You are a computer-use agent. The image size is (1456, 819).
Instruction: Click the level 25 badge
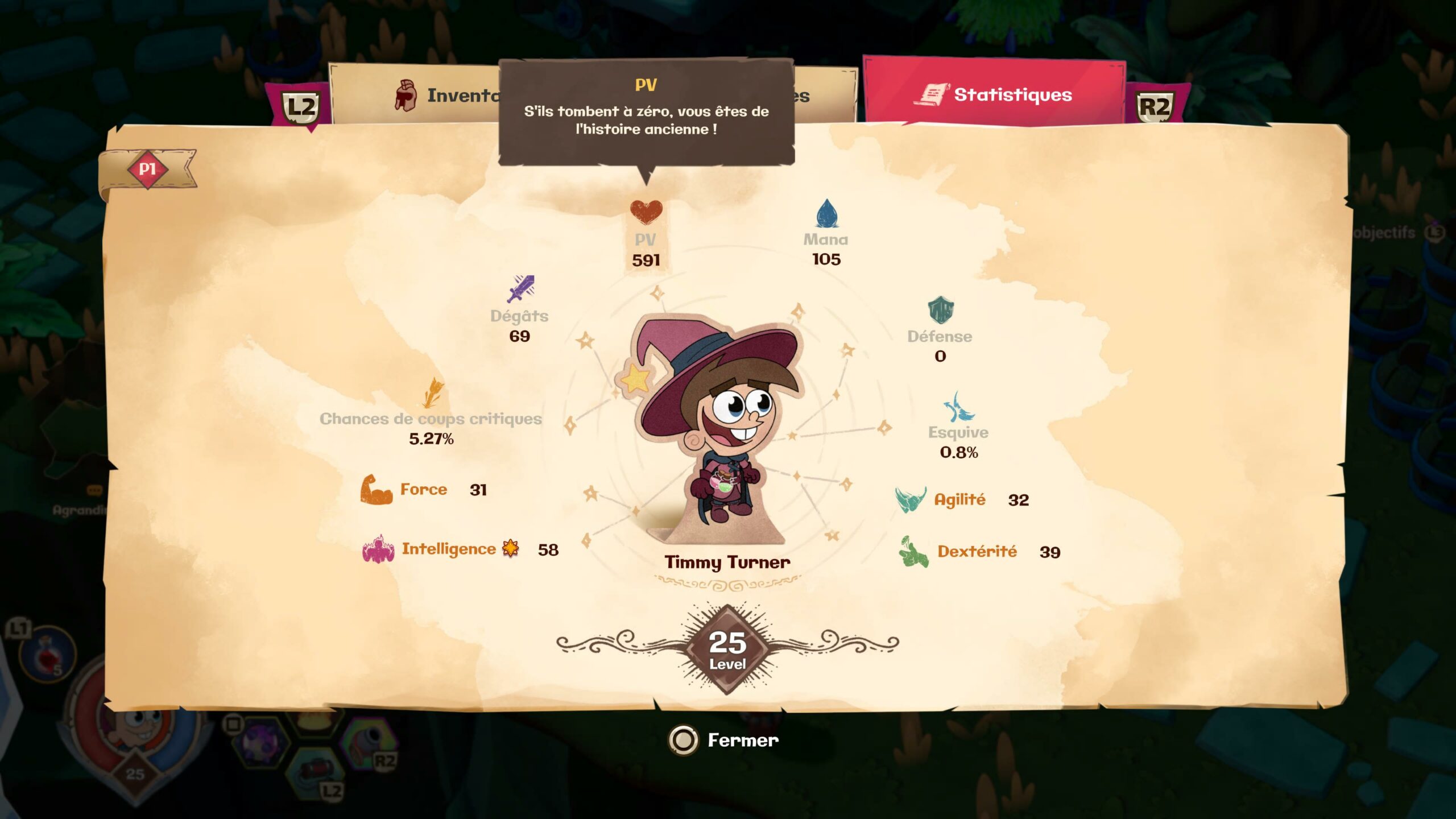[x=727, y=649]
